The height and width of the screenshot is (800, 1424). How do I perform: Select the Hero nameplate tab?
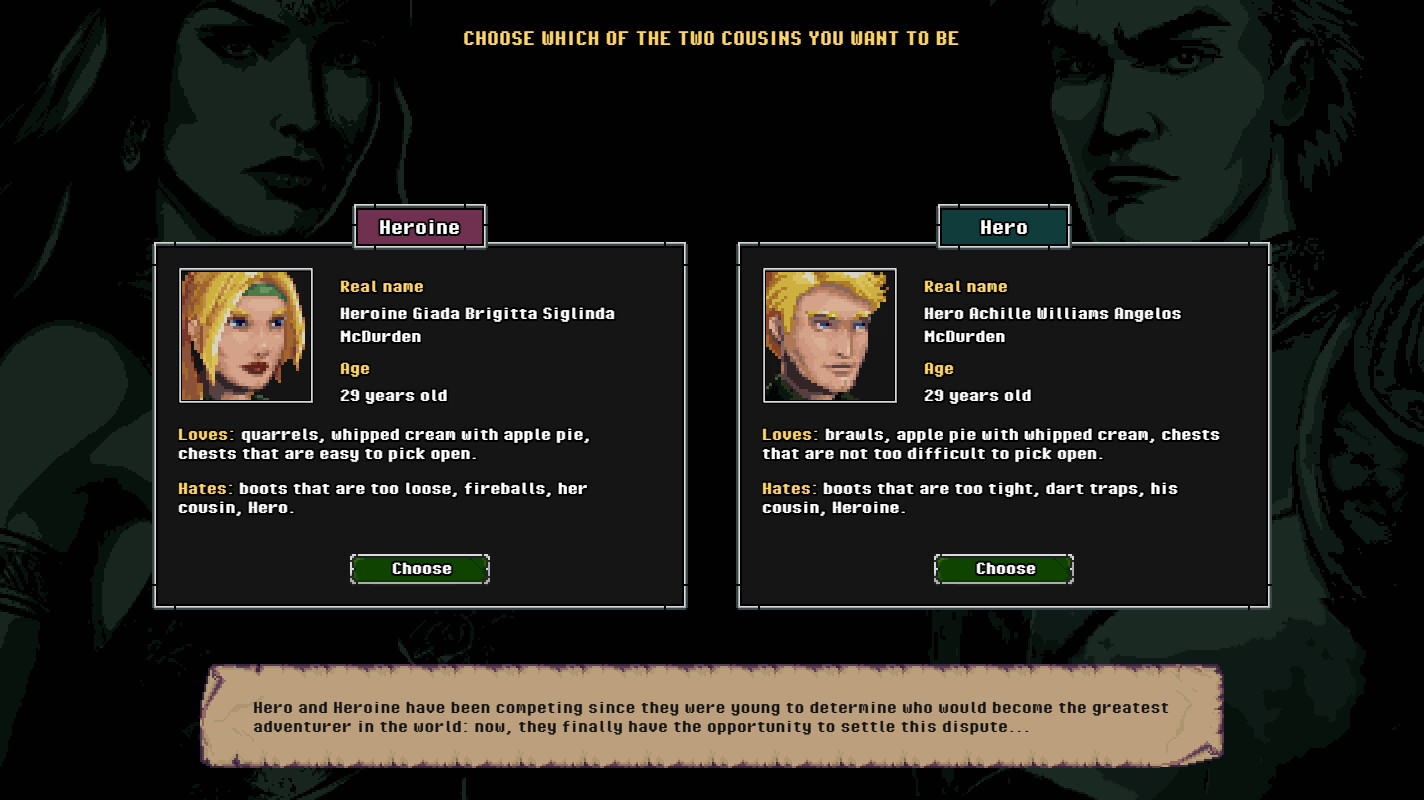coord(1004,227)
